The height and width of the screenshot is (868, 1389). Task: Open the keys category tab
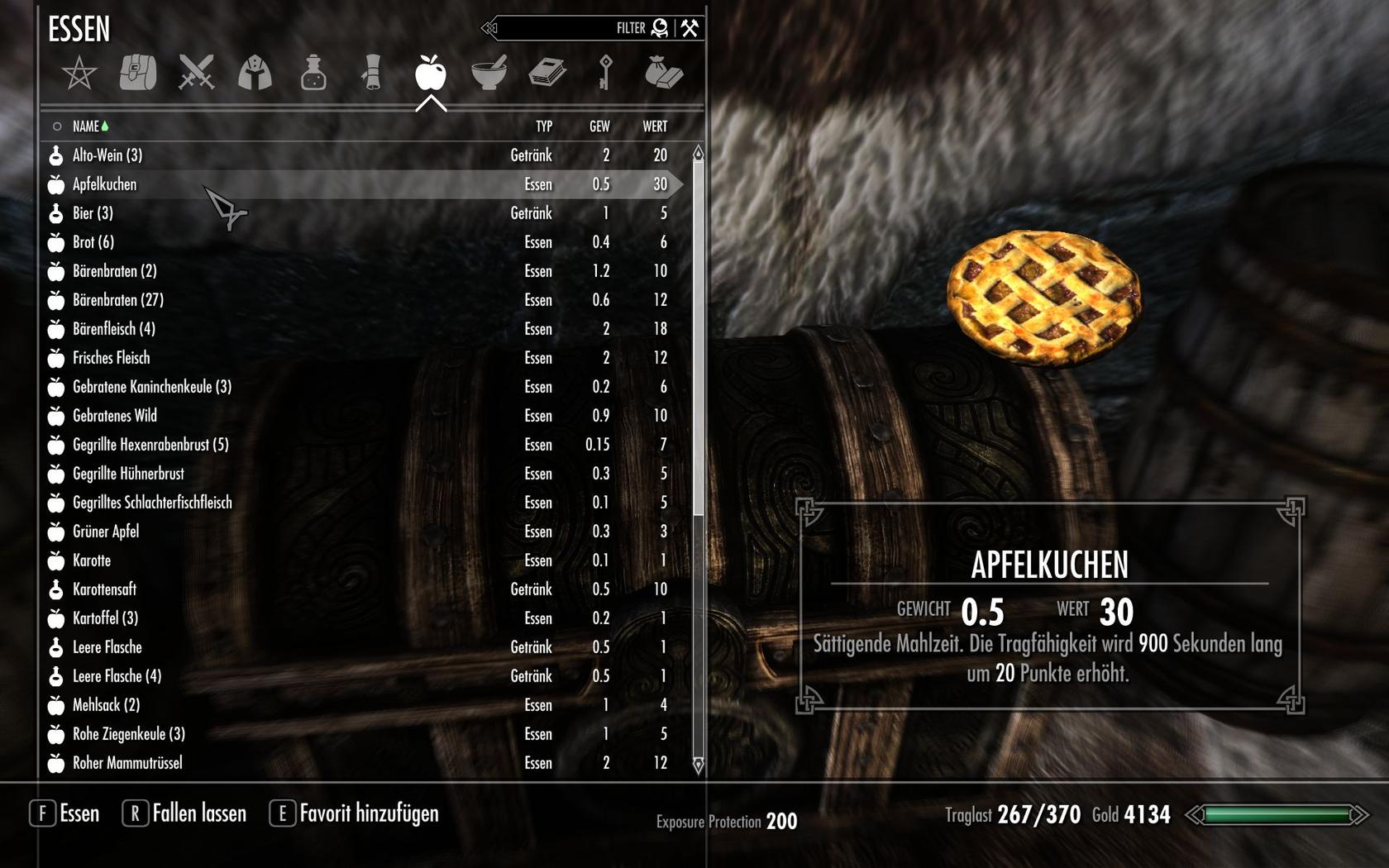click(605, 73)
